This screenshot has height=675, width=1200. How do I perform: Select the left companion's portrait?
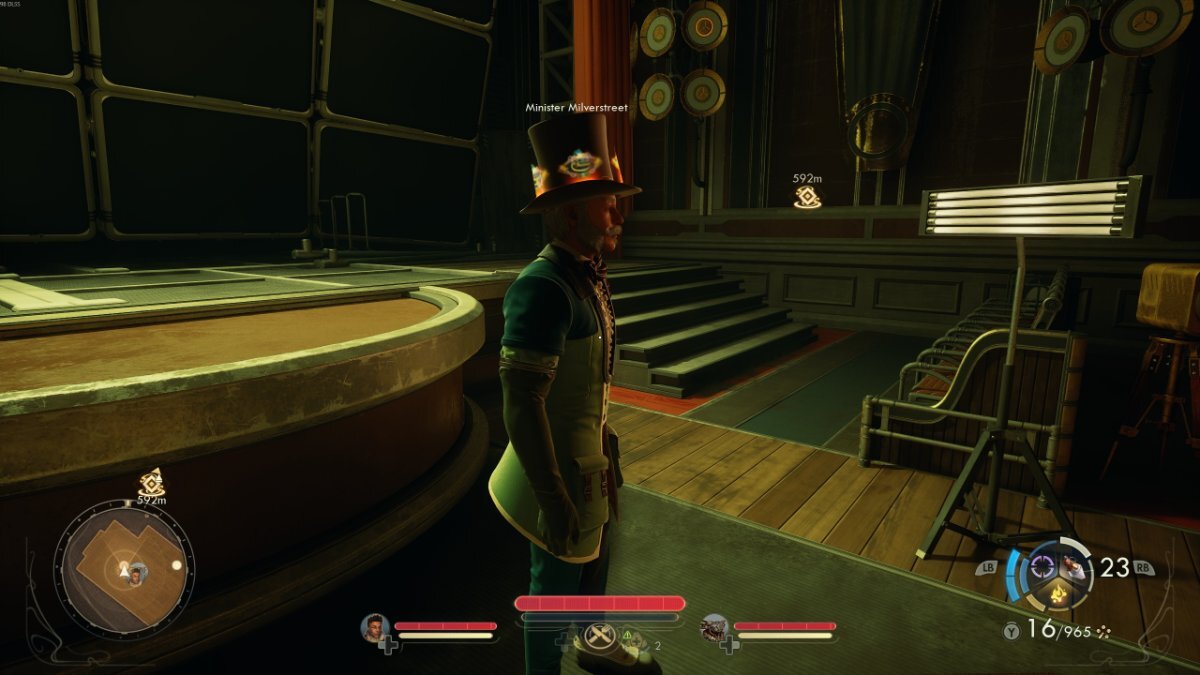[x=375, y=628]
